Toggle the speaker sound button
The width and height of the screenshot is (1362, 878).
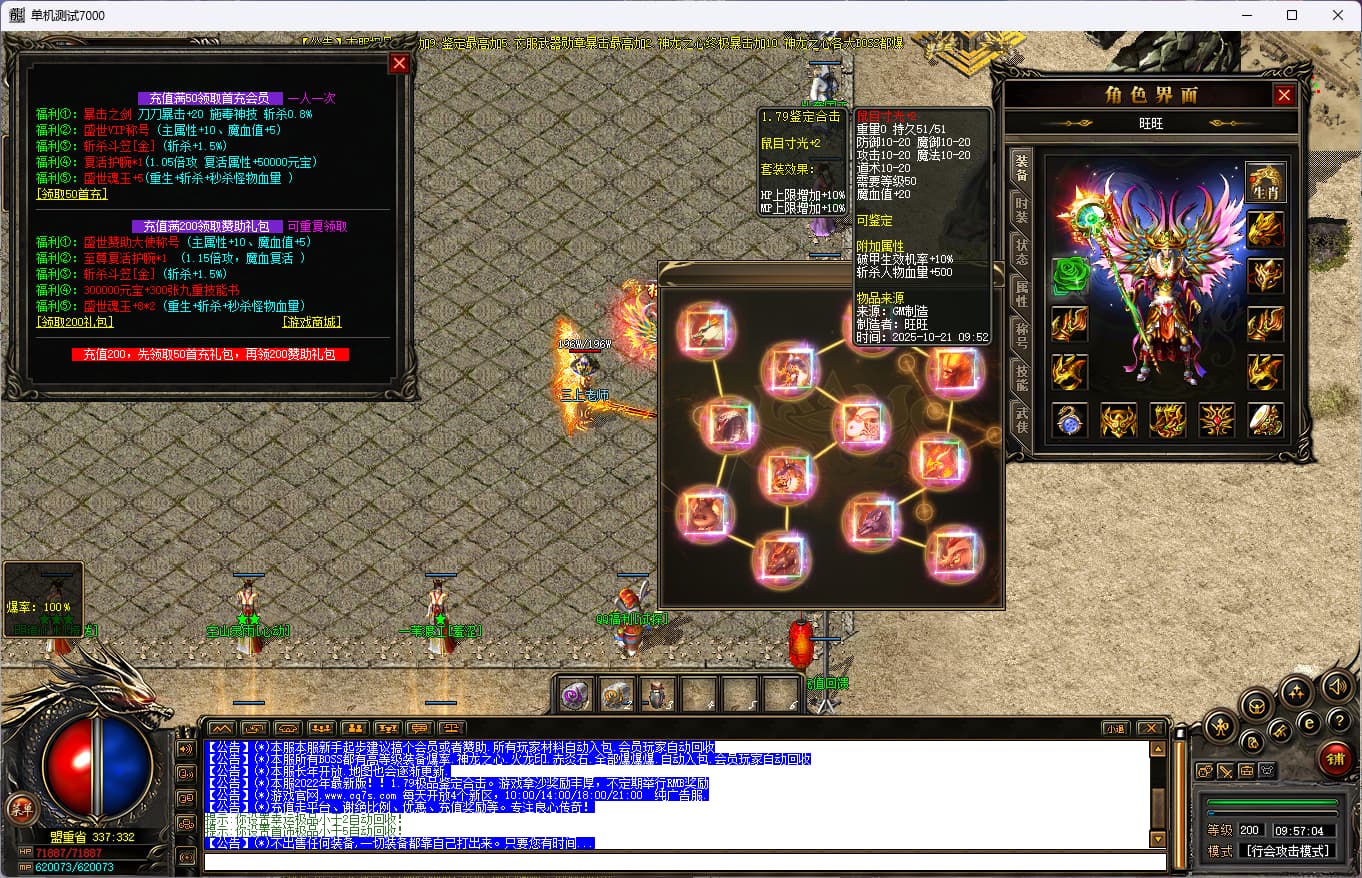coord(1338,686)
